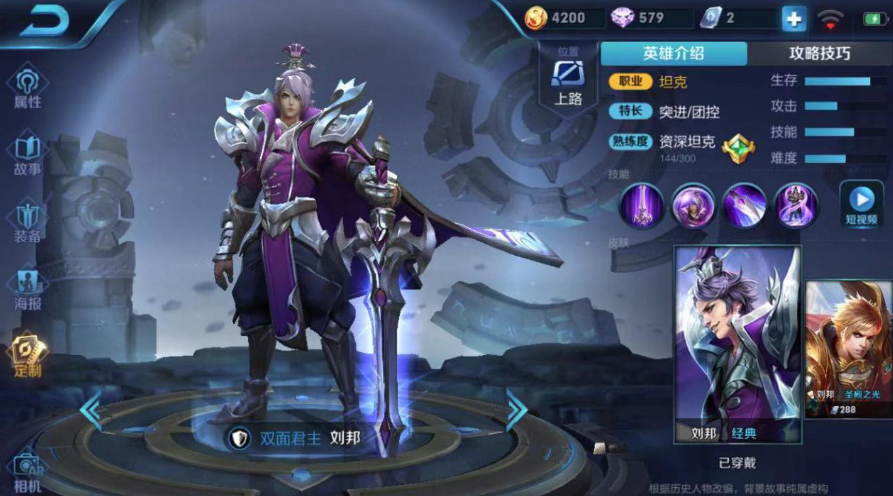Add currency with the blue plus button

[x=793, y=18]
